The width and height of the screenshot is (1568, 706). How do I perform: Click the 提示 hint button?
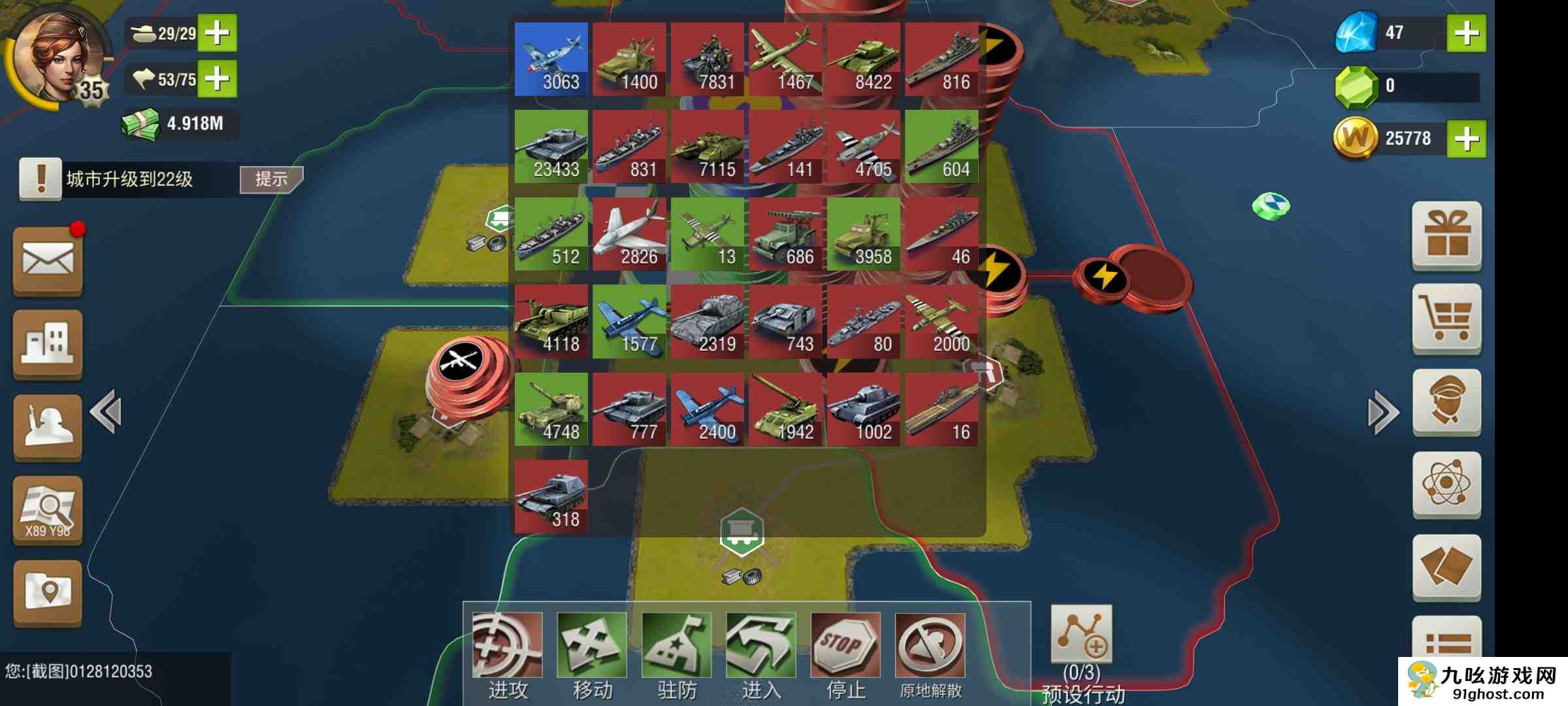(270, 179)
